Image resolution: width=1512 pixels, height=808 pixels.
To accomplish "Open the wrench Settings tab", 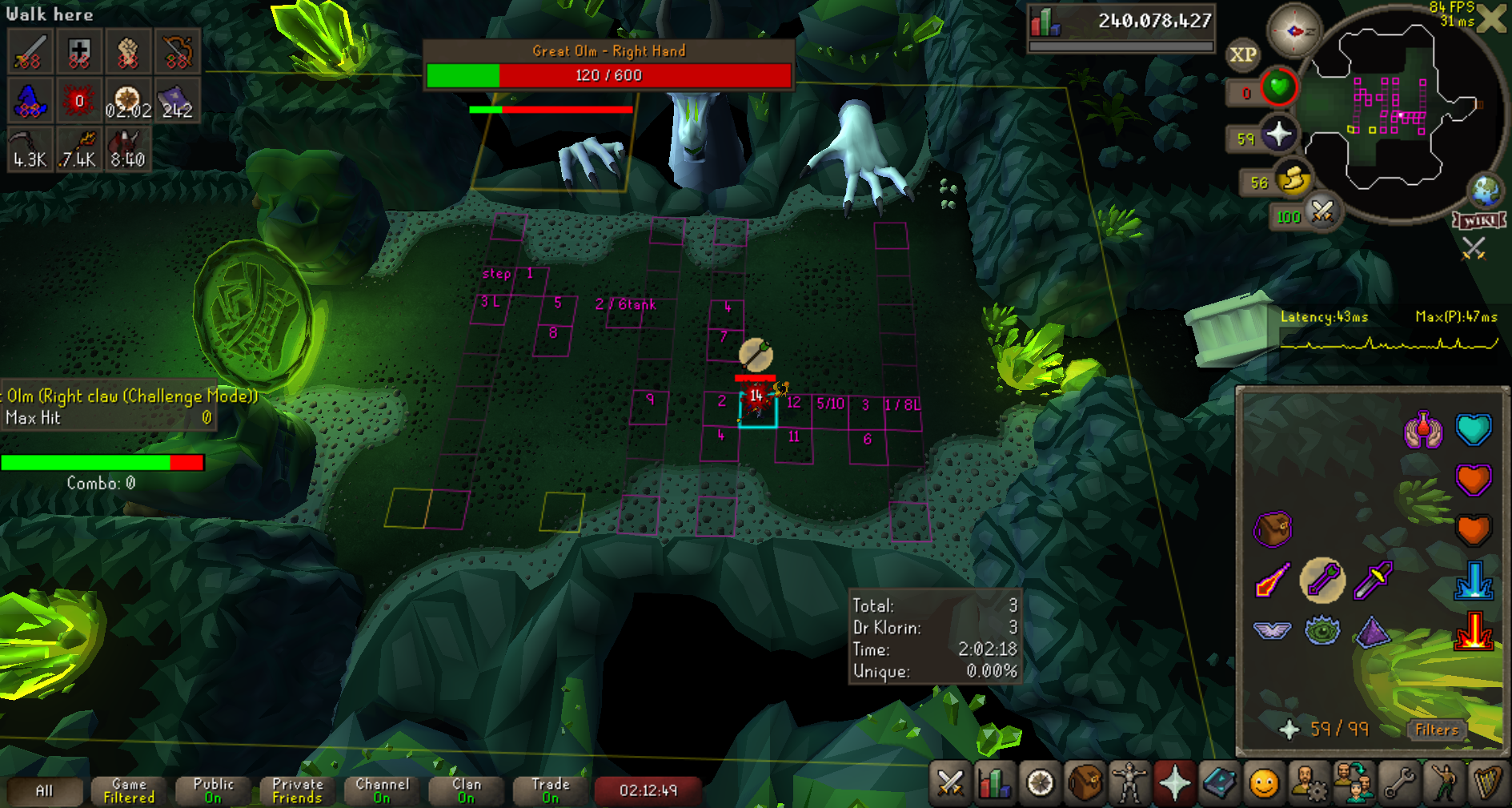I will (1399, 782).
